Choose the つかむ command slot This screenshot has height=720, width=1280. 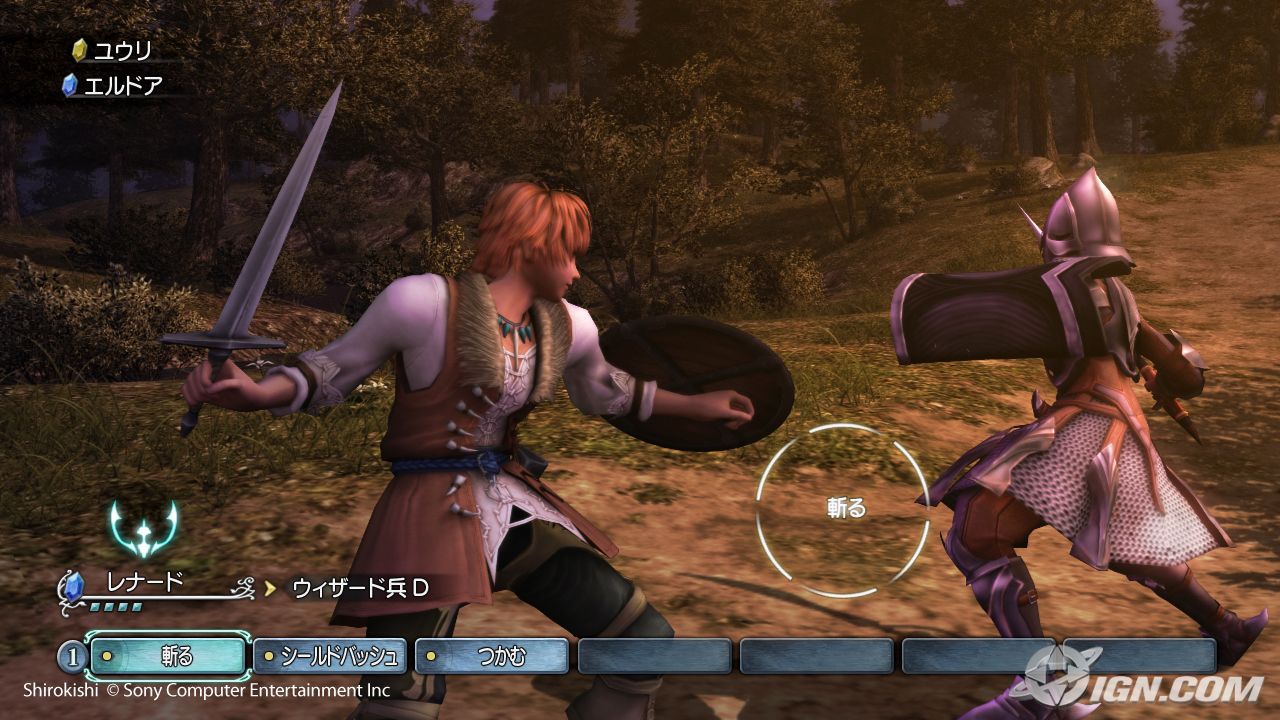tap(492, 657)
